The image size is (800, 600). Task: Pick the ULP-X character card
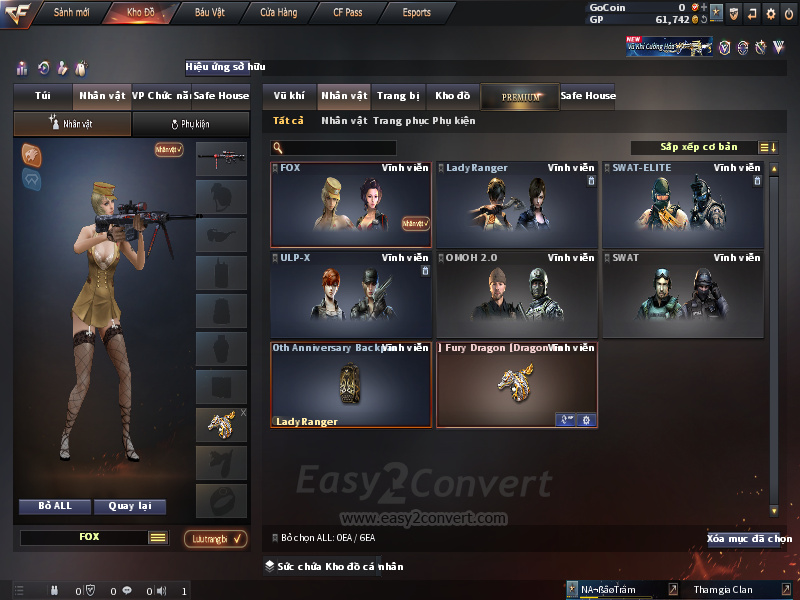[351, 294]
